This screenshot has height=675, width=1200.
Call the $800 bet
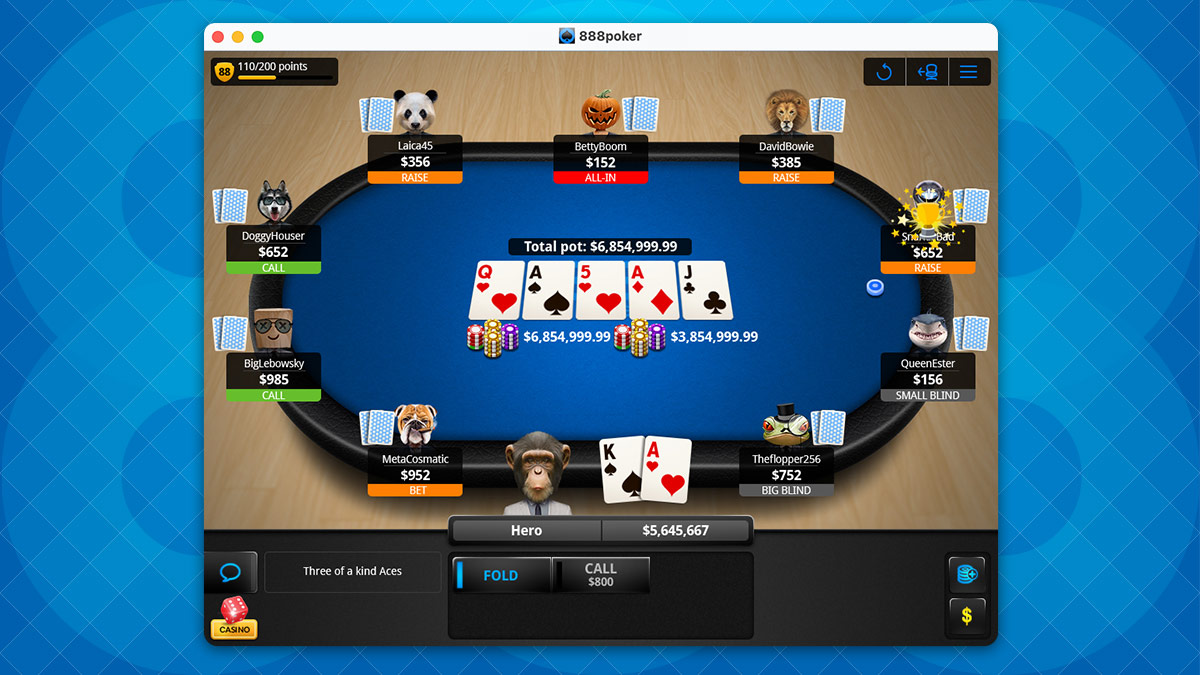pos(601,575)
